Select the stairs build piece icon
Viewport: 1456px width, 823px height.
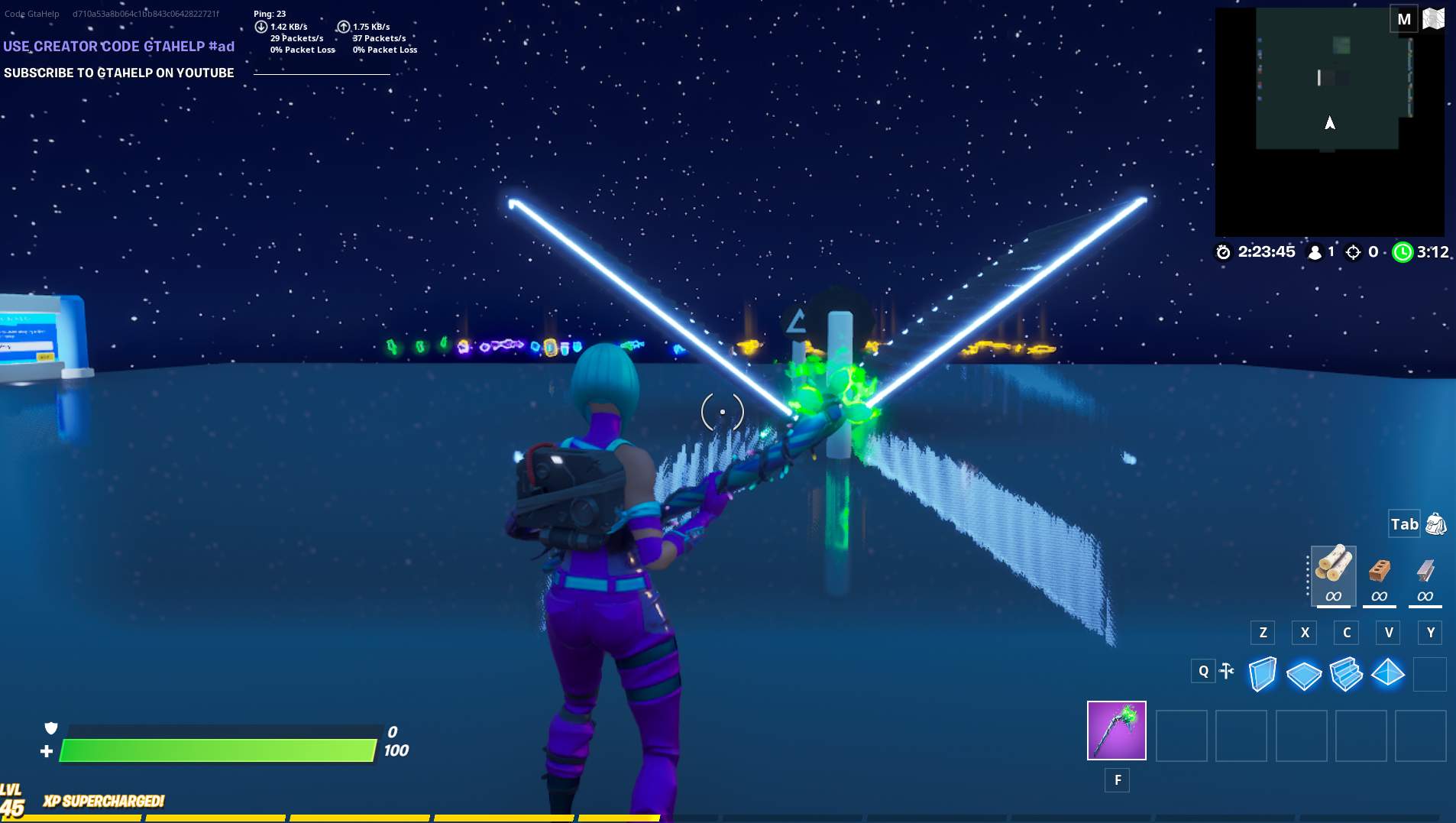[1347, 673]
